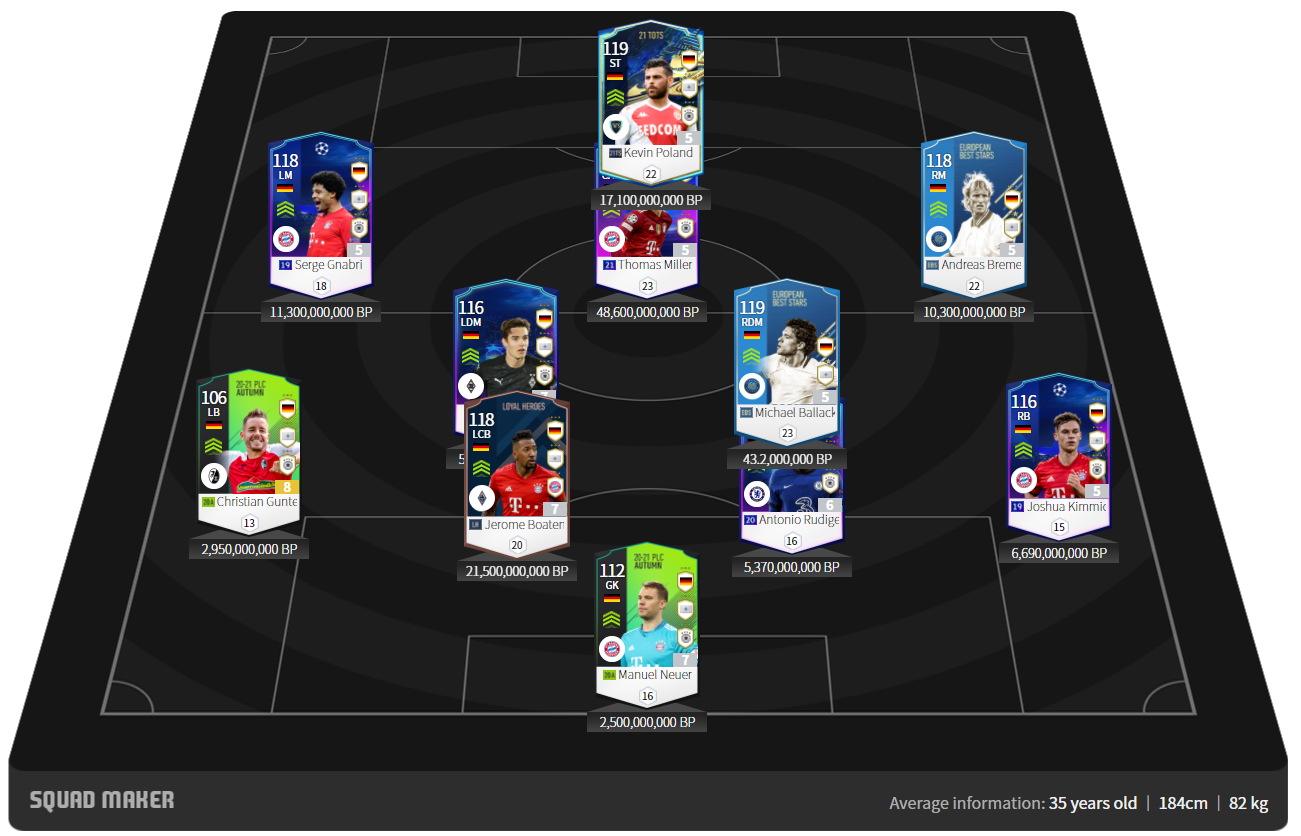Choose Serge Gnabri's LM card

point(320,212)
